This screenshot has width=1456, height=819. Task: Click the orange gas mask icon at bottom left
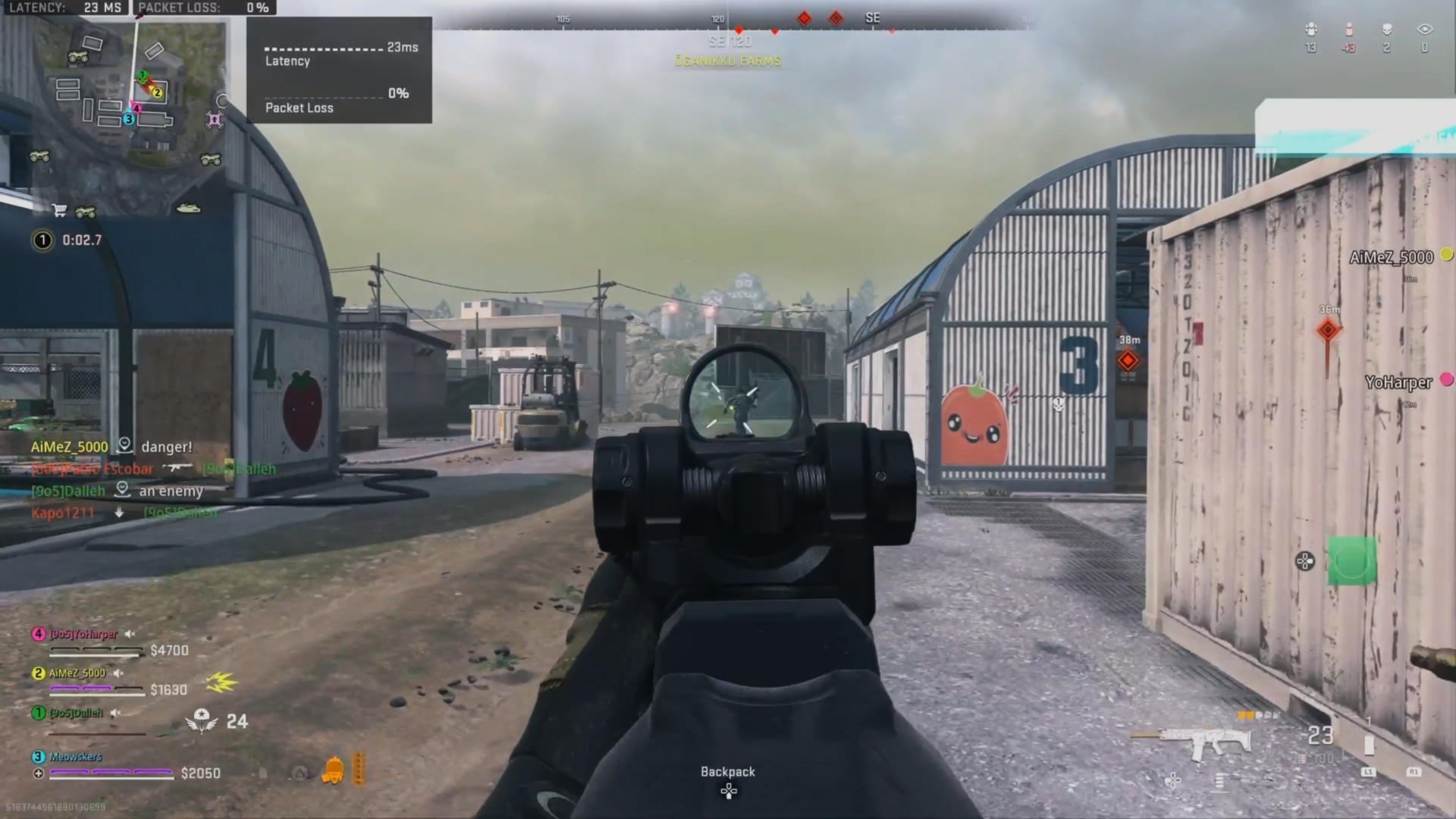coord(332,769)
